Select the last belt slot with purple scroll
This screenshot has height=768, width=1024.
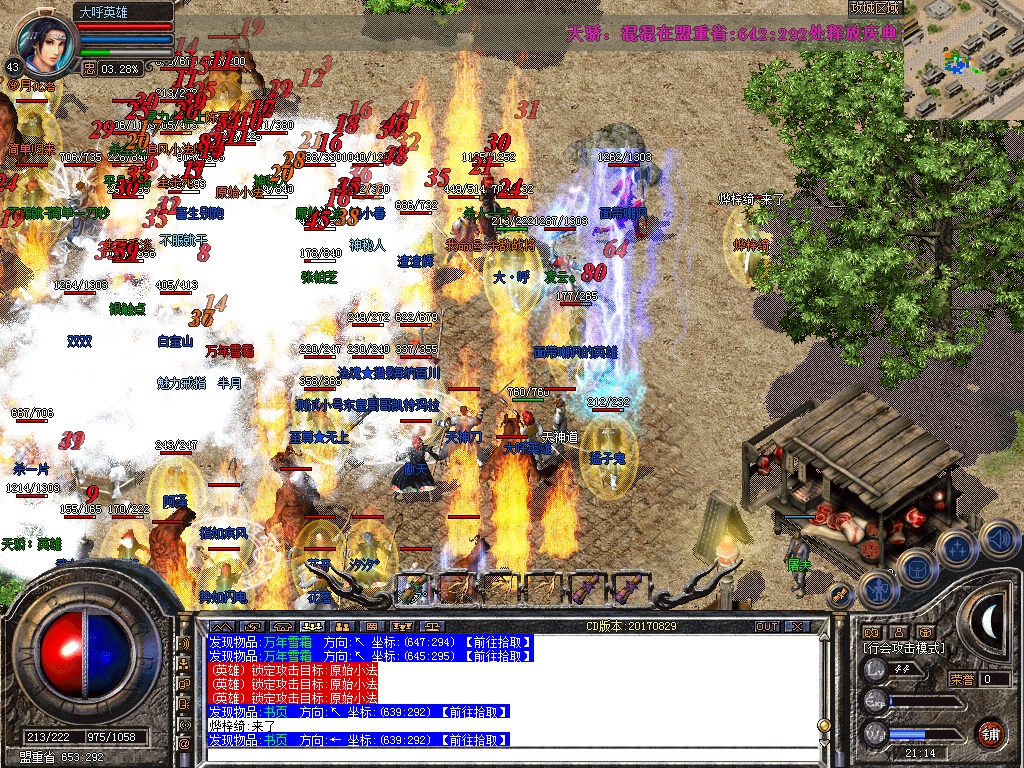pyautogui.click(x=629, y=587)
